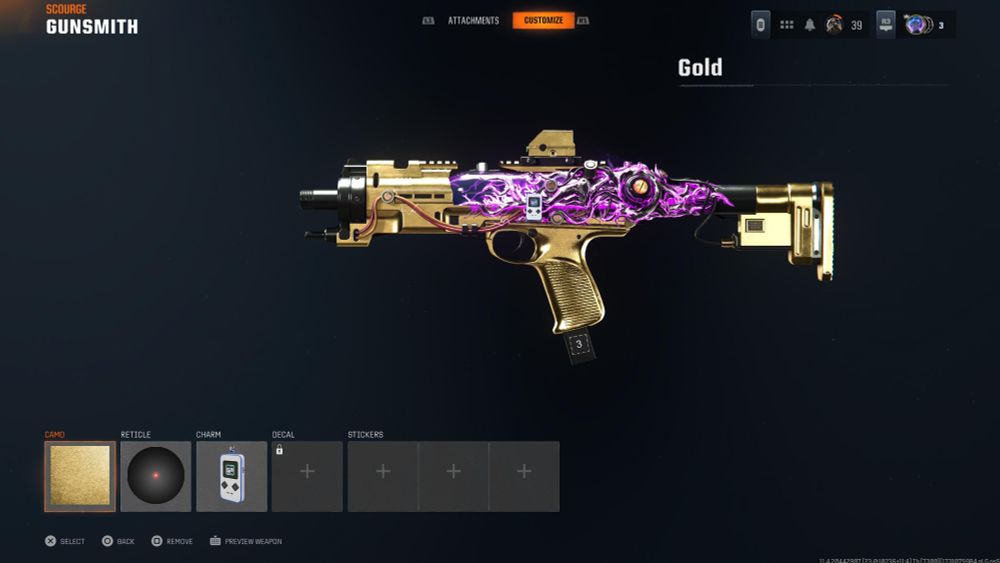Open the red dot reticle slot
This screenshot has height=563, width=1000.
[156, 476]
